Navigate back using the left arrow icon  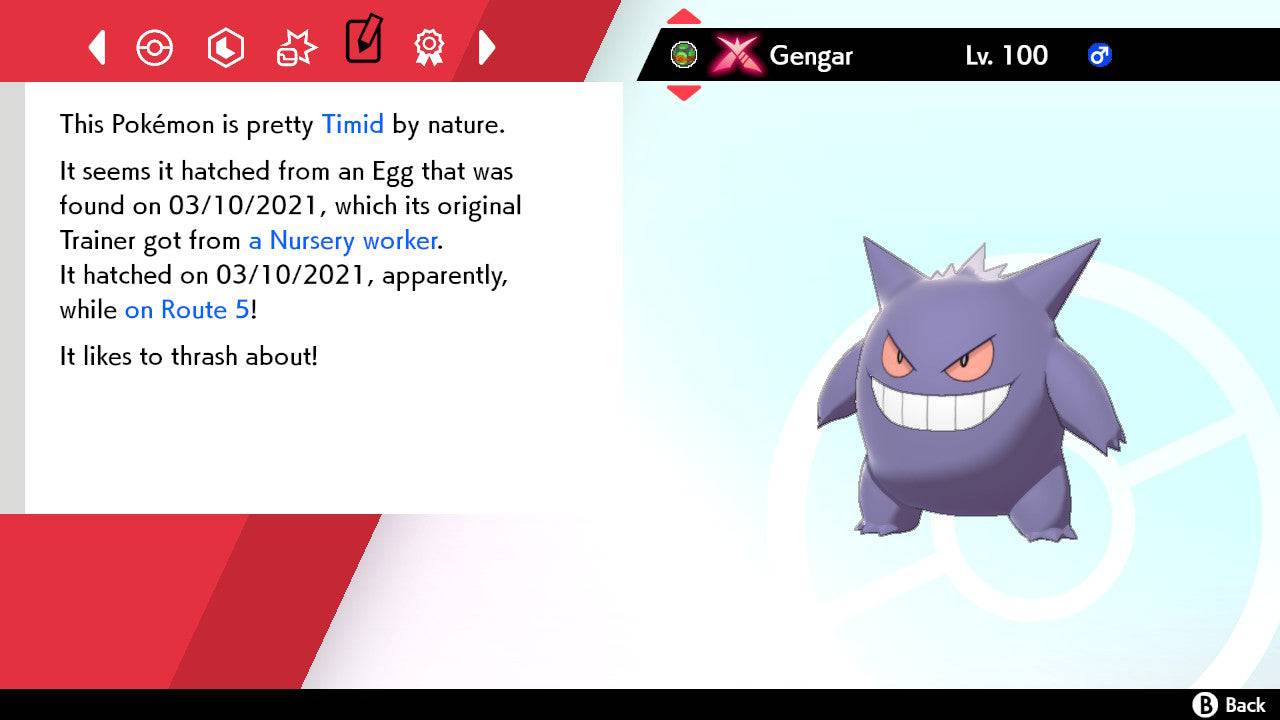[96, 47]
